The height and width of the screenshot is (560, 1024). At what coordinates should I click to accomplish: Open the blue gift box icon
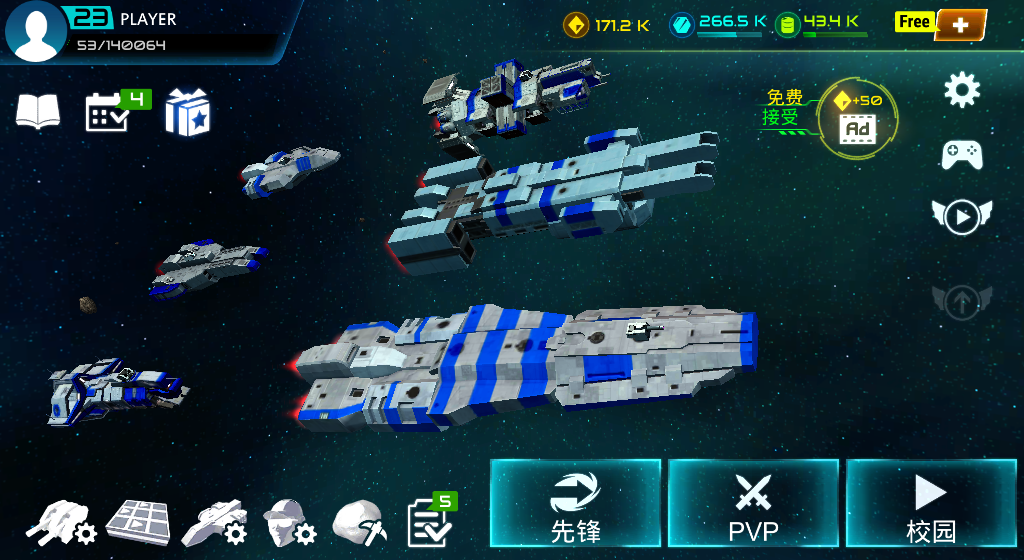pyautogui.click(x=187, y=112)
